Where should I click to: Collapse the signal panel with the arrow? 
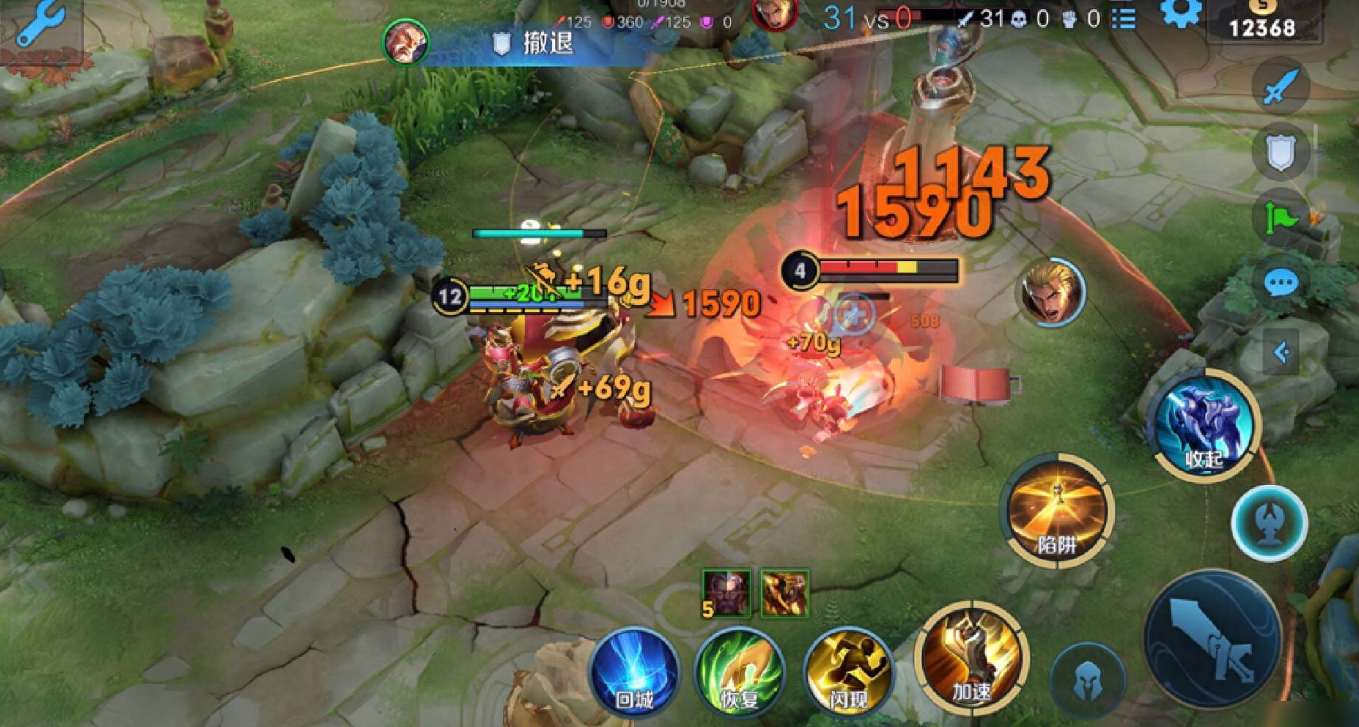(x=1281, y=352)
